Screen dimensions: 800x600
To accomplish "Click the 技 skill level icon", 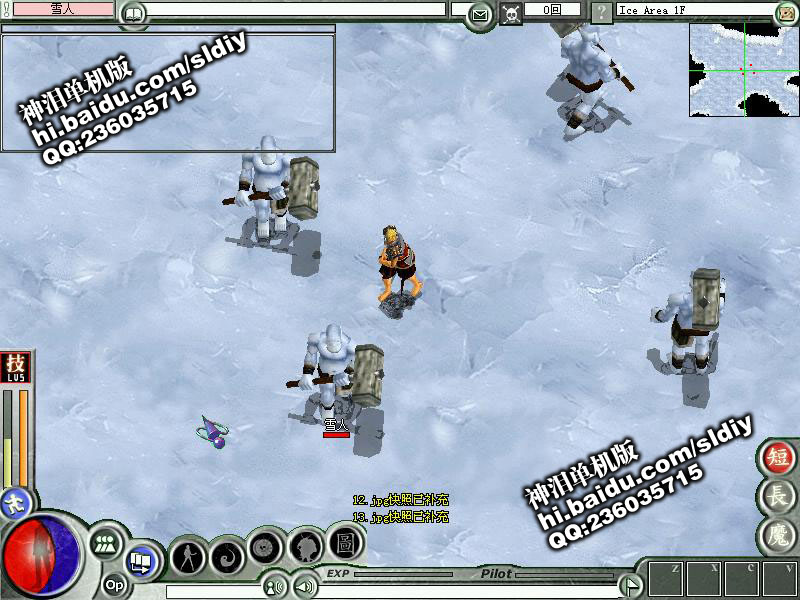I will click(15, 367).
